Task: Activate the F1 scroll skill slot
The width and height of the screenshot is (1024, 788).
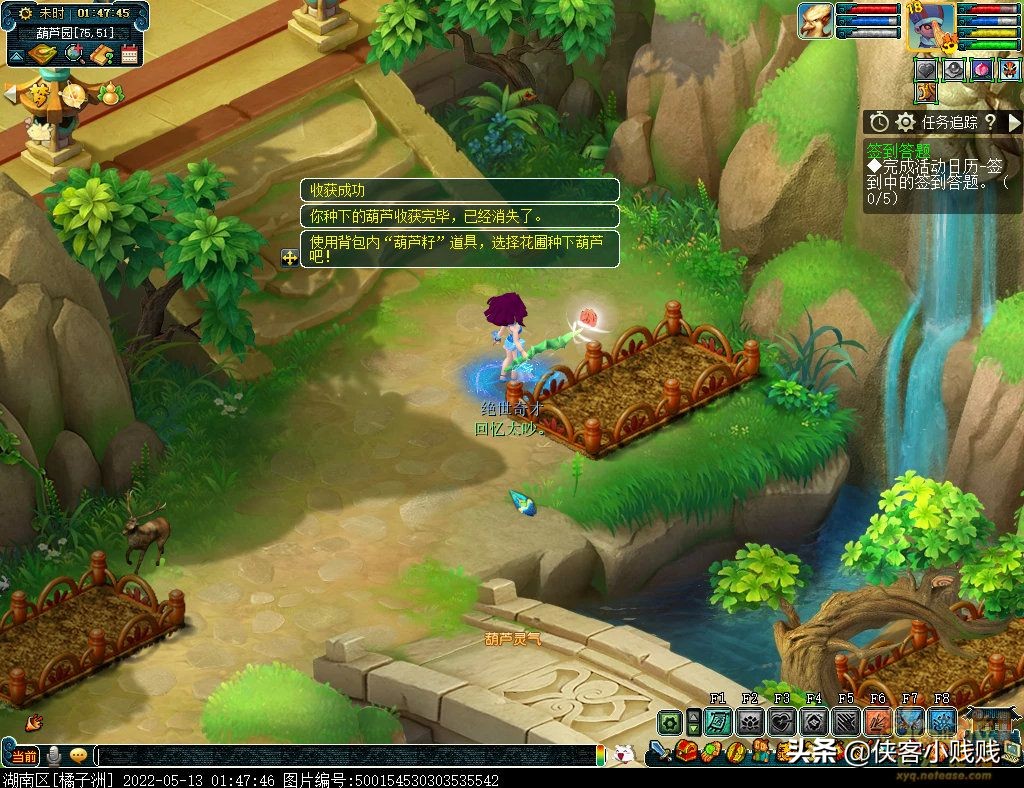Action: 718,722
